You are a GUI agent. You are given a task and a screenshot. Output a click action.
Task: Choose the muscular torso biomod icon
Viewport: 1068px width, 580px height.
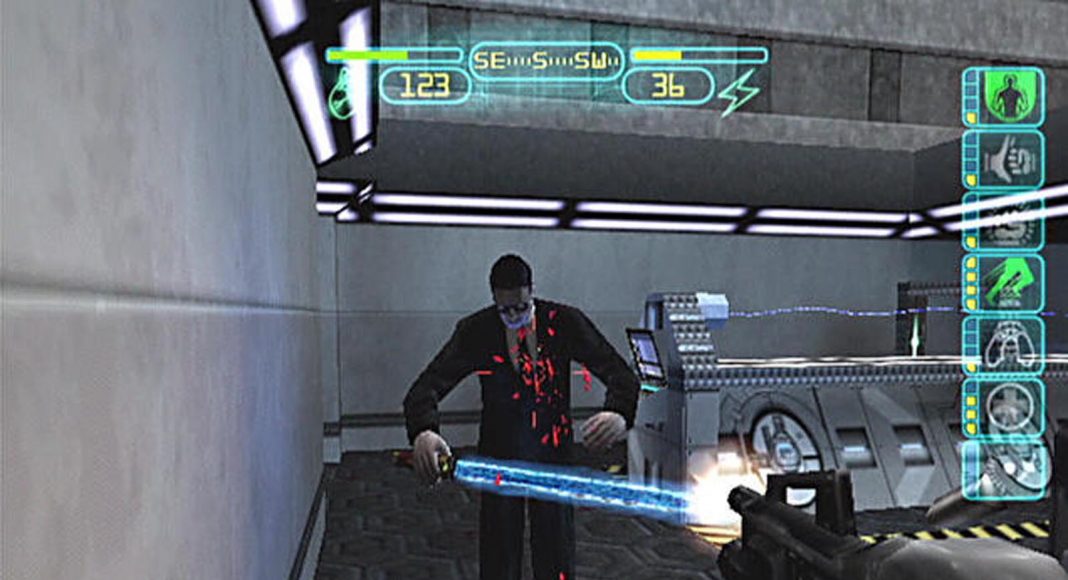tap(1003, 344)
